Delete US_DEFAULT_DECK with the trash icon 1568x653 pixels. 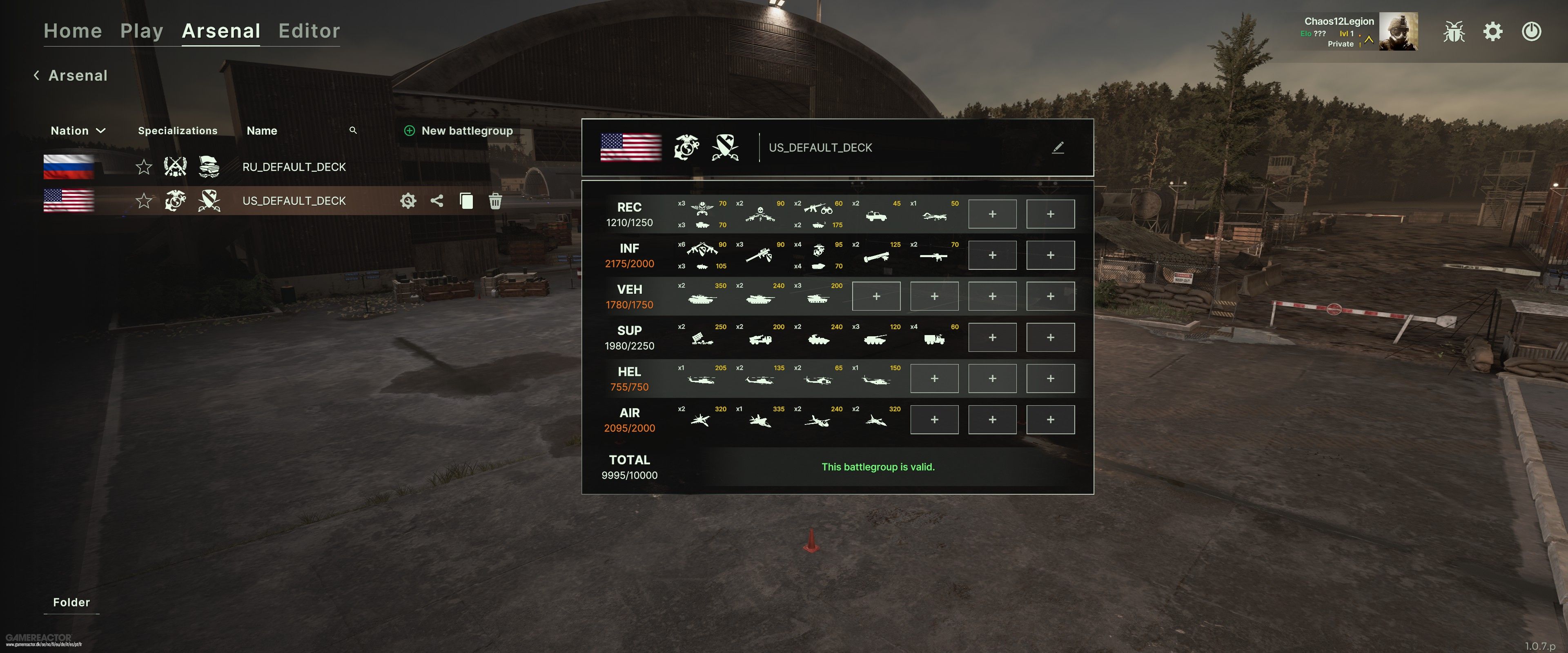495,201
